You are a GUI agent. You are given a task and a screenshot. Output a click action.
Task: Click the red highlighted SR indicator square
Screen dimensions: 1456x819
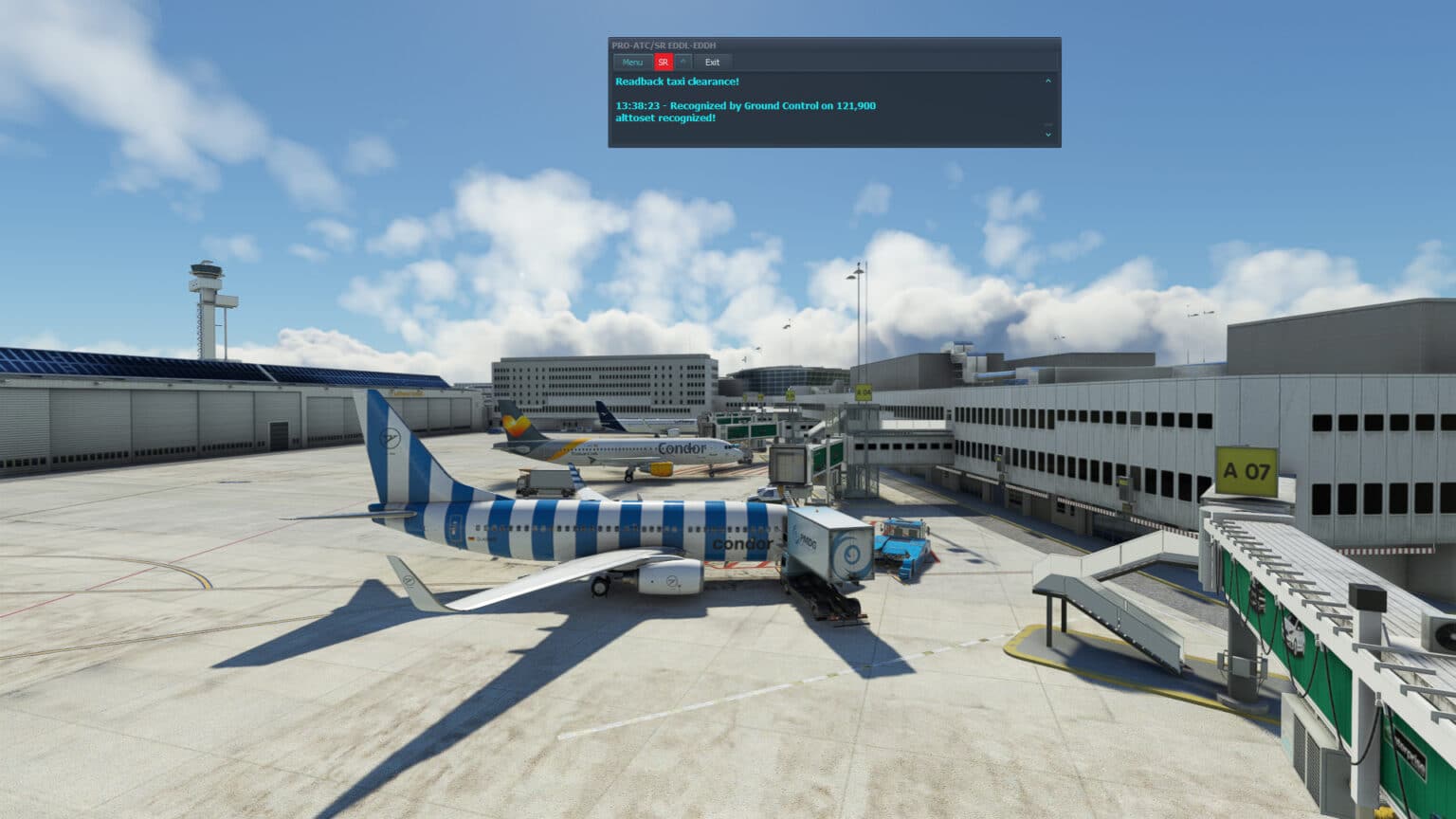click(664, 62)
